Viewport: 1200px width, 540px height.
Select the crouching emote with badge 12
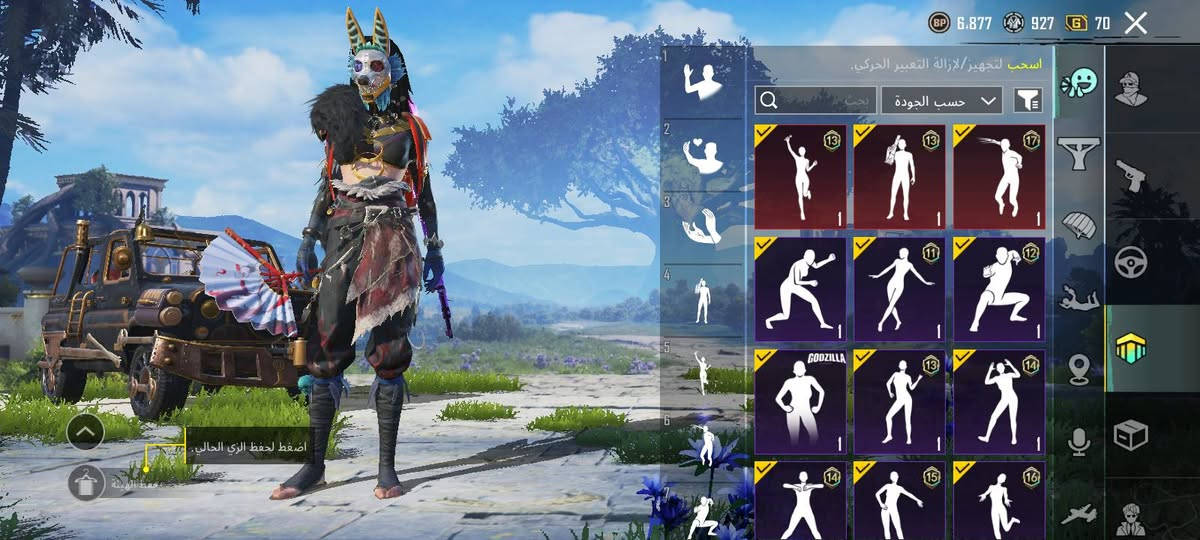tap(999, 289)
